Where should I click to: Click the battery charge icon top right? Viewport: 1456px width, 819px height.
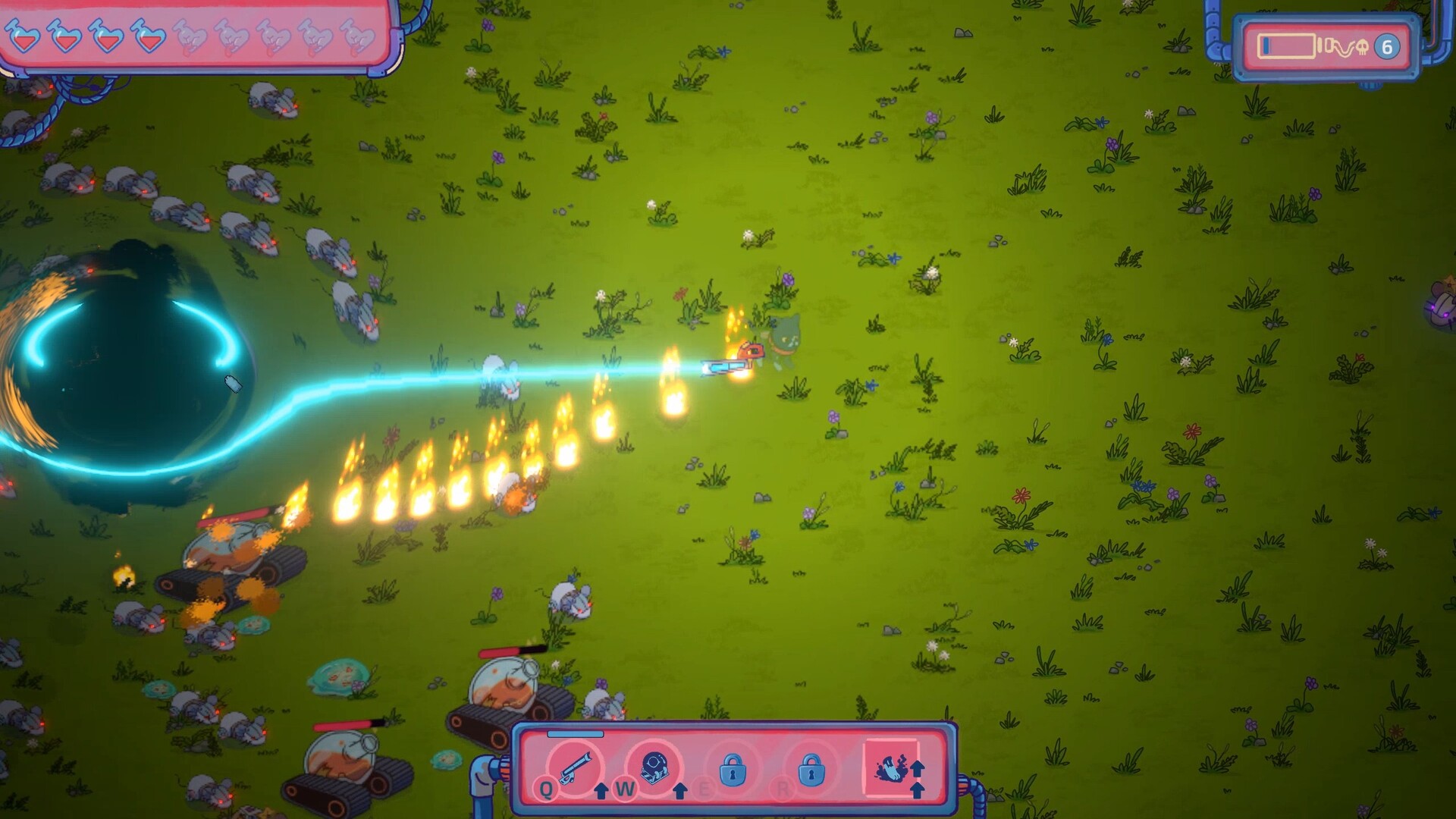click(x=1287, y=45)
